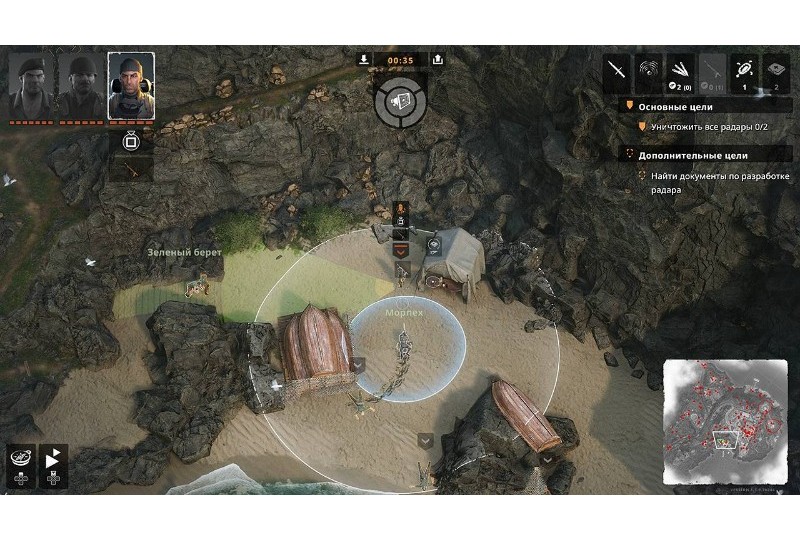Viewport: 800px width, 540px height.
Task: Select the throwing knives slot
Action: [681, 70]
